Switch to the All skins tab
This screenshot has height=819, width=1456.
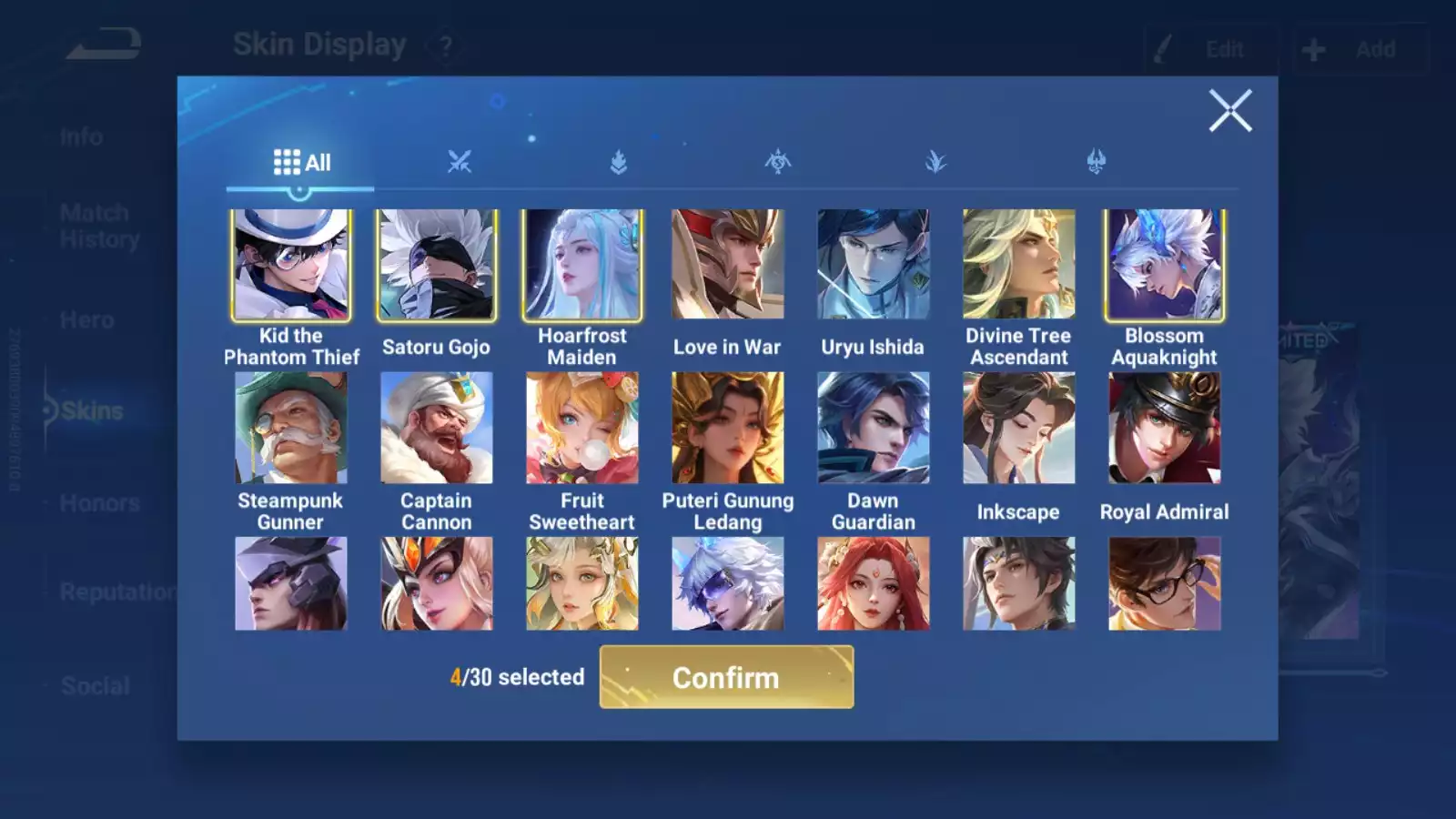(x=301, y=163)
